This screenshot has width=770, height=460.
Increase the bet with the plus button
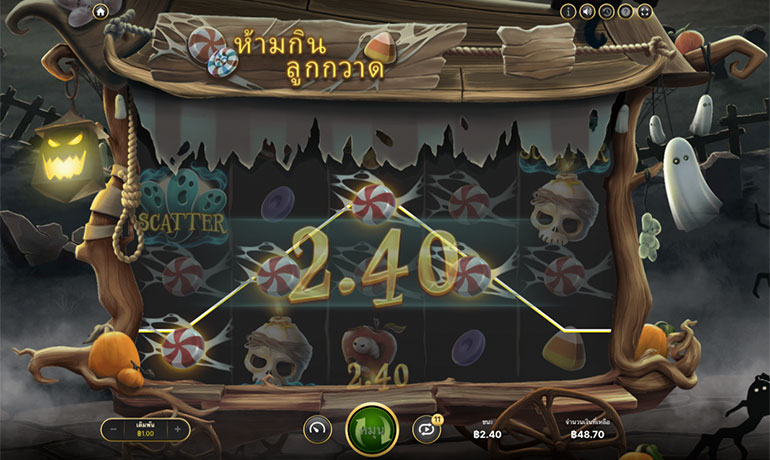pos(177,429)
